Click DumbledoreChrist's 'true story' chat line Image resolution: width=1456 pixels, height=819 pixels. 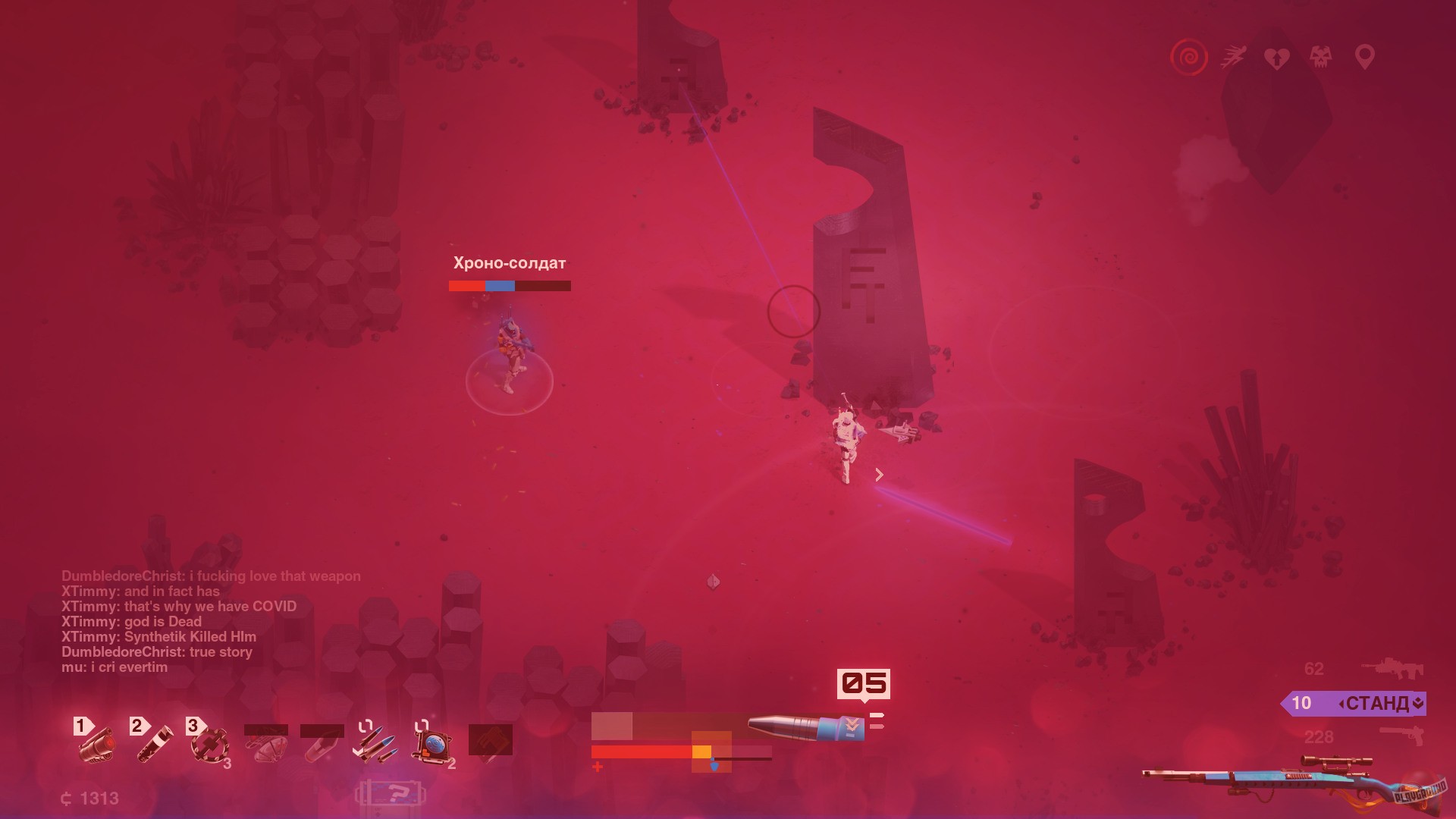tap(158, 651)
